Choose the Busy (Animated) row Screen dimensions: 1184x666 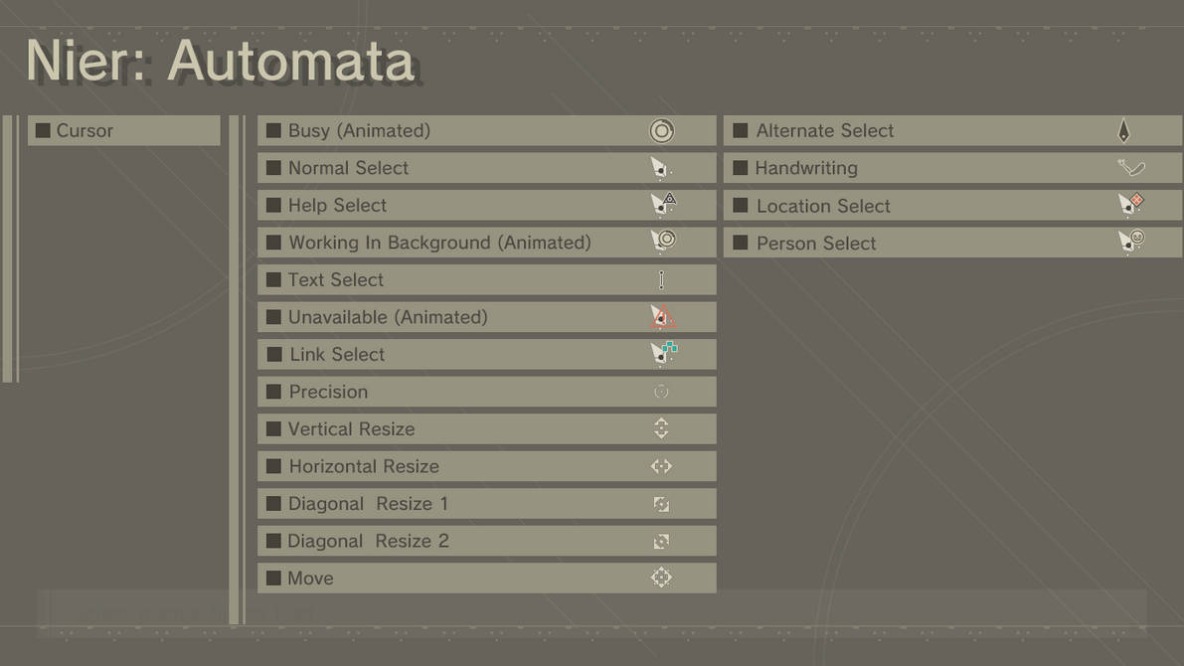tap(486, 131)
